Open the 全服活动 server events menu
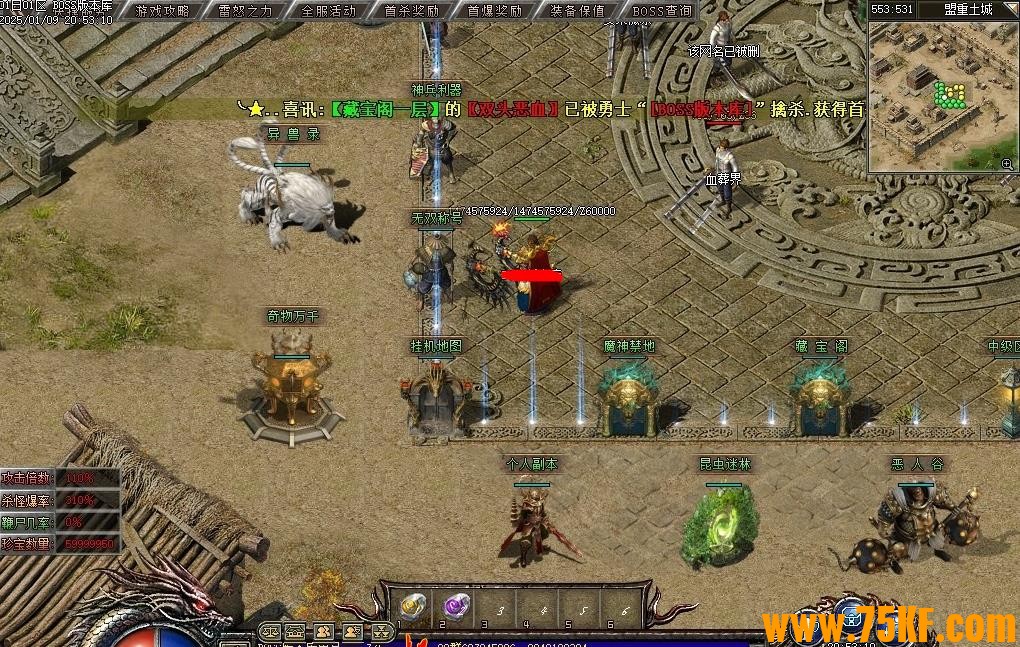Viewport: 1020px width, 647px height. tap(328, 11)
